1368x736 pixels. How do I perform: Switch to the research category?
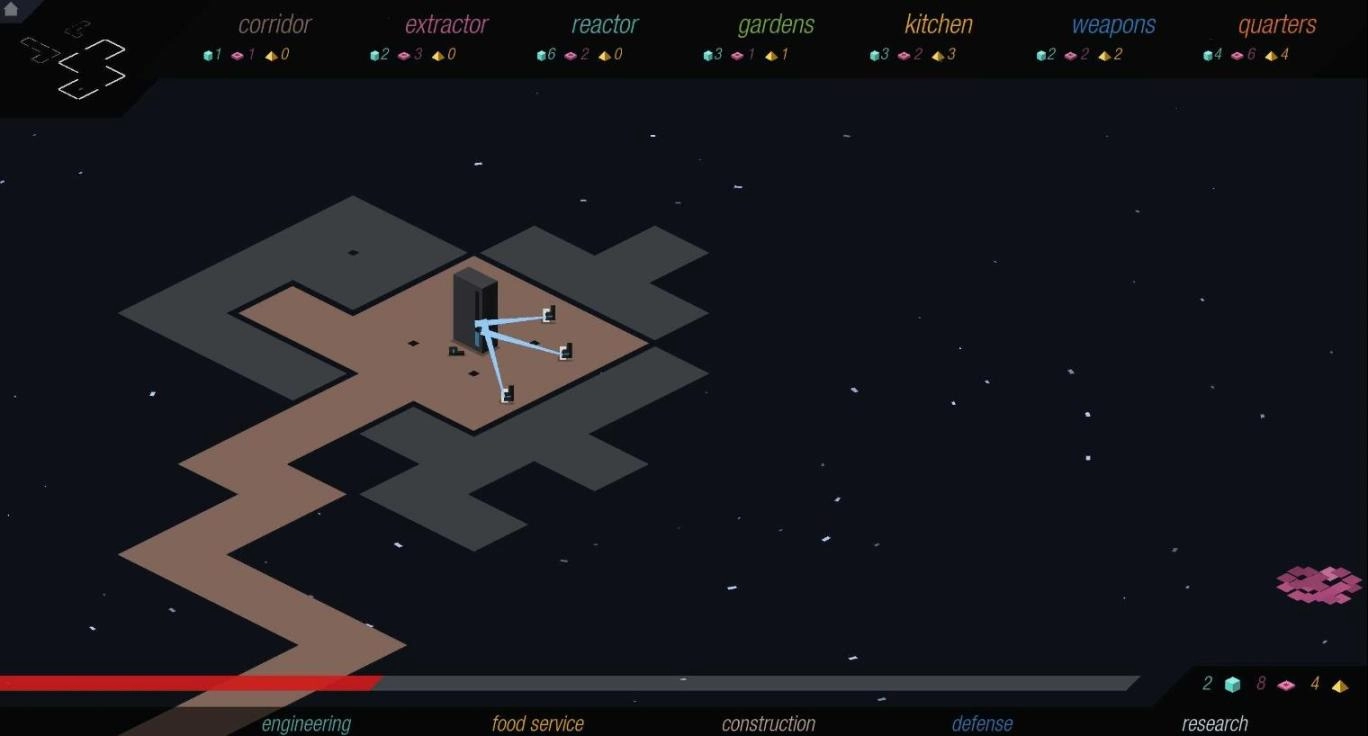point(1214,723)
